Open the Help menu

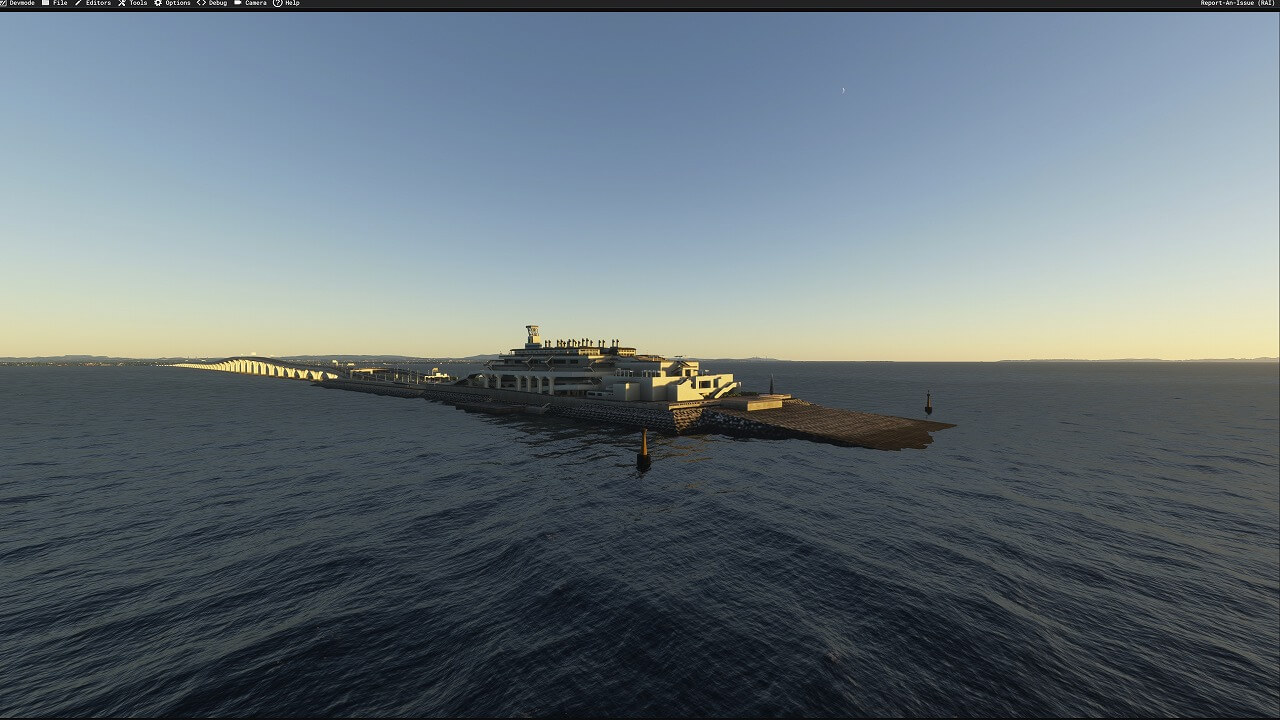coord(287,3)
